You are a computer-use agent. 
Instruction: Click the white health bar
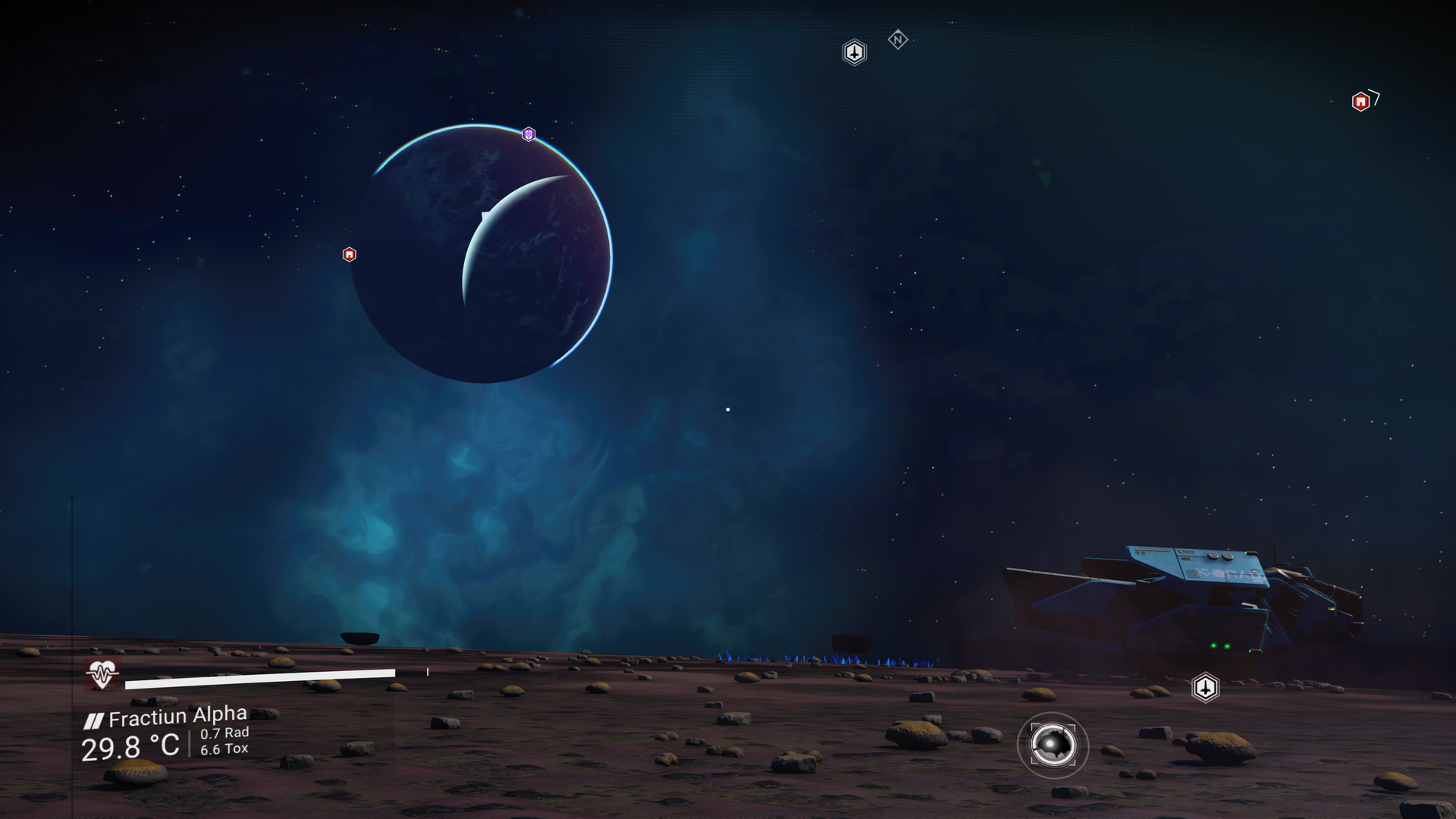point(262,673)
